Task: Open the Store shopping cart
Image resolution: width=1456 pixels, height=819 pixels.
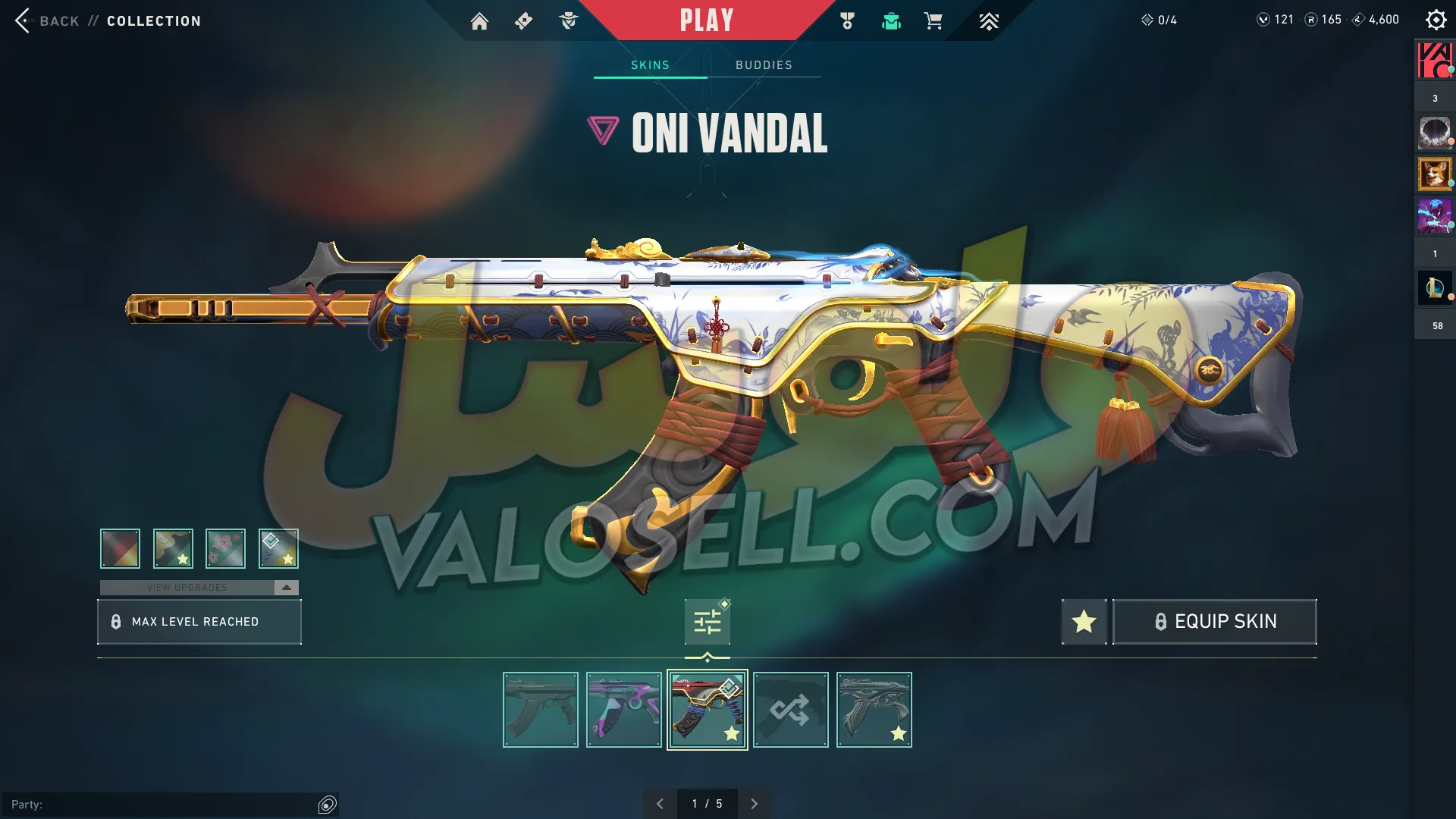Action: (x=933, y=21)
